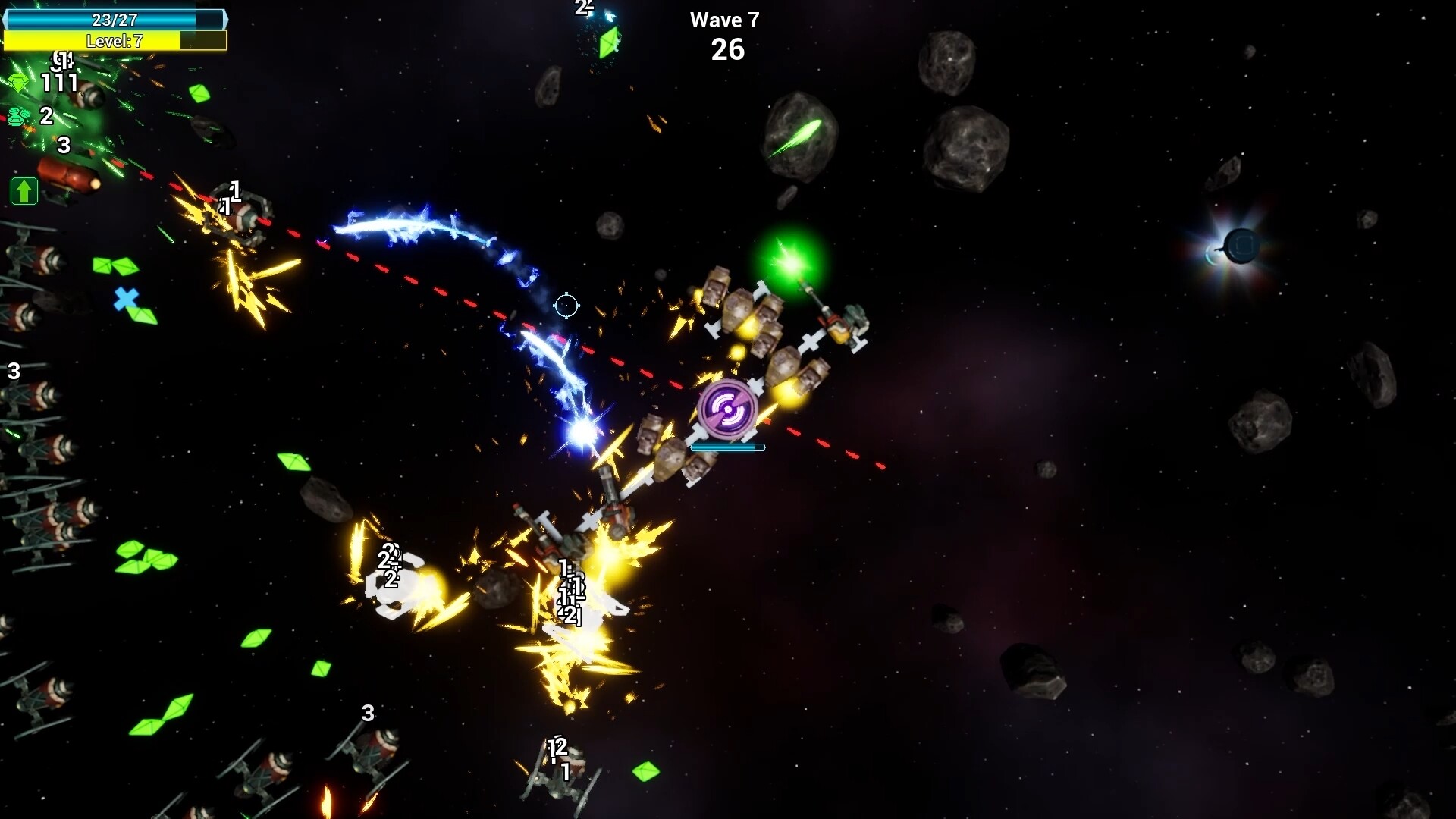Select the enemy countdown number 26
The height and width of the screenshot is (819, 1456).
point(726,50)
